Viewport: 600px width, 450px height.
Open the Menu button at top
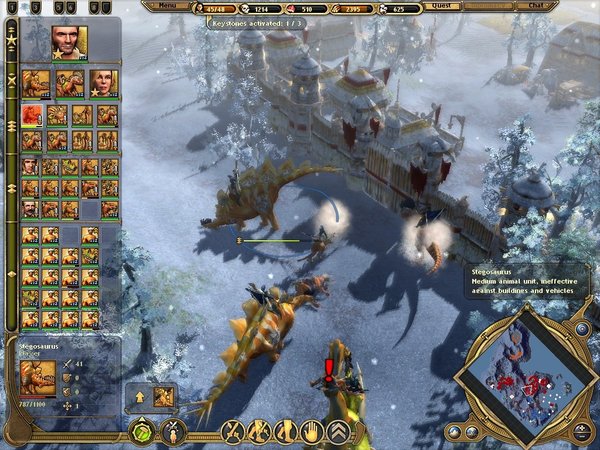point(166,5)
